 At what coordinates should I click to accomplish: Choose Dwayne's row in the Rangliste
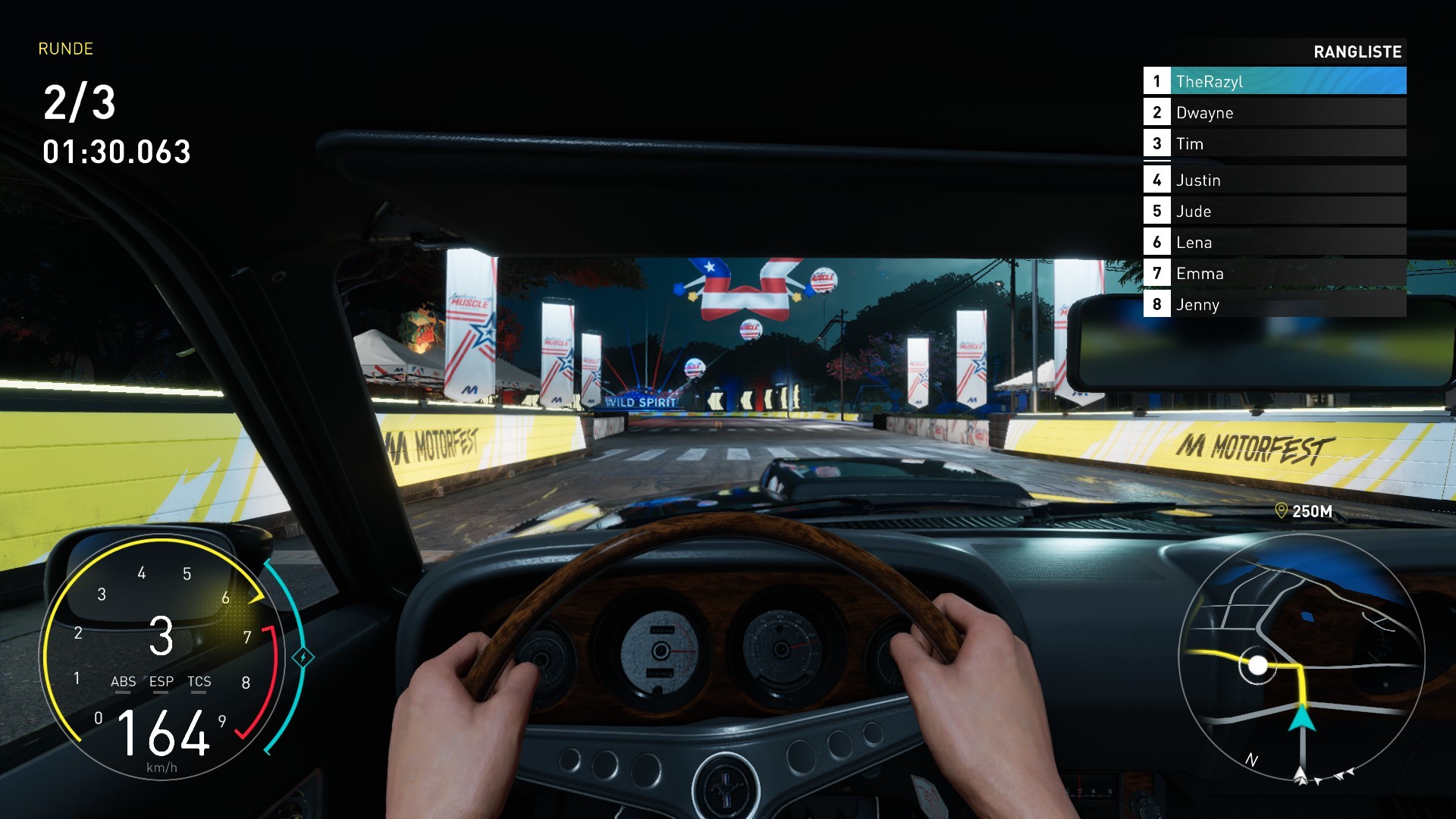coord(1274,112)
